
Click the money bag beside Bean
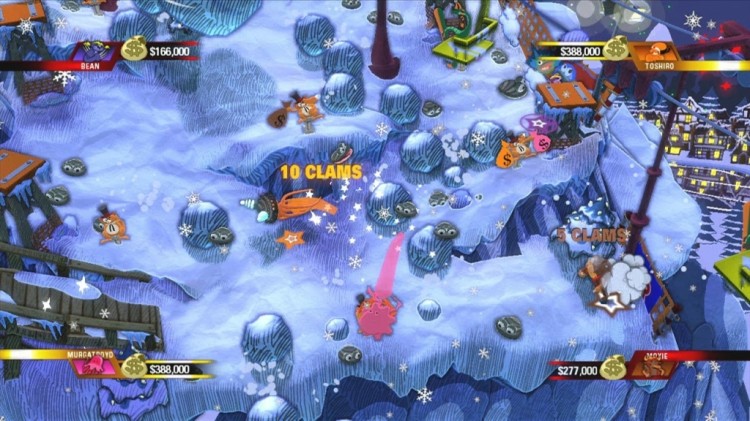click(133, 48)
